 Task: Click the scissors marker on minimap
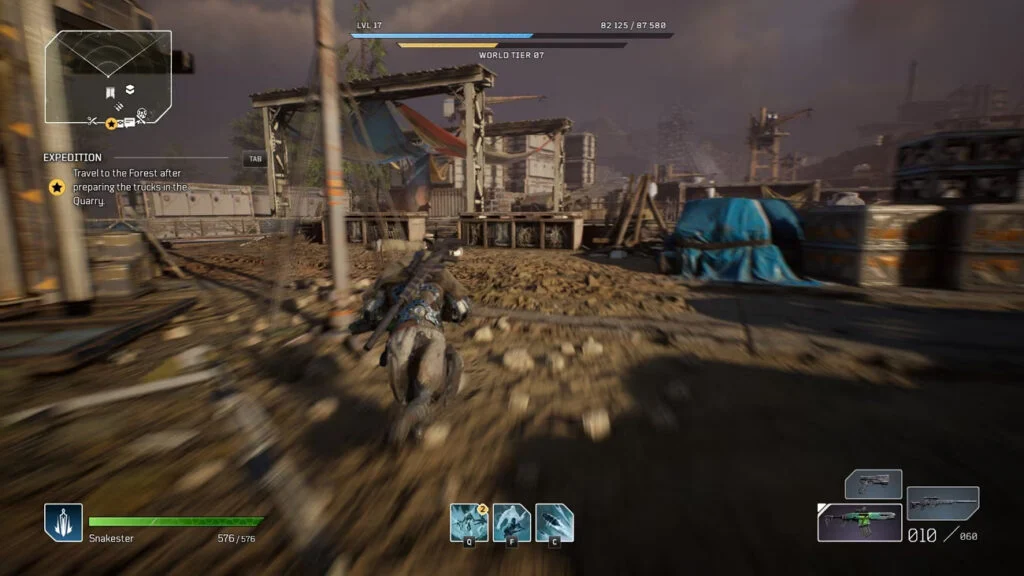(92, 122)
